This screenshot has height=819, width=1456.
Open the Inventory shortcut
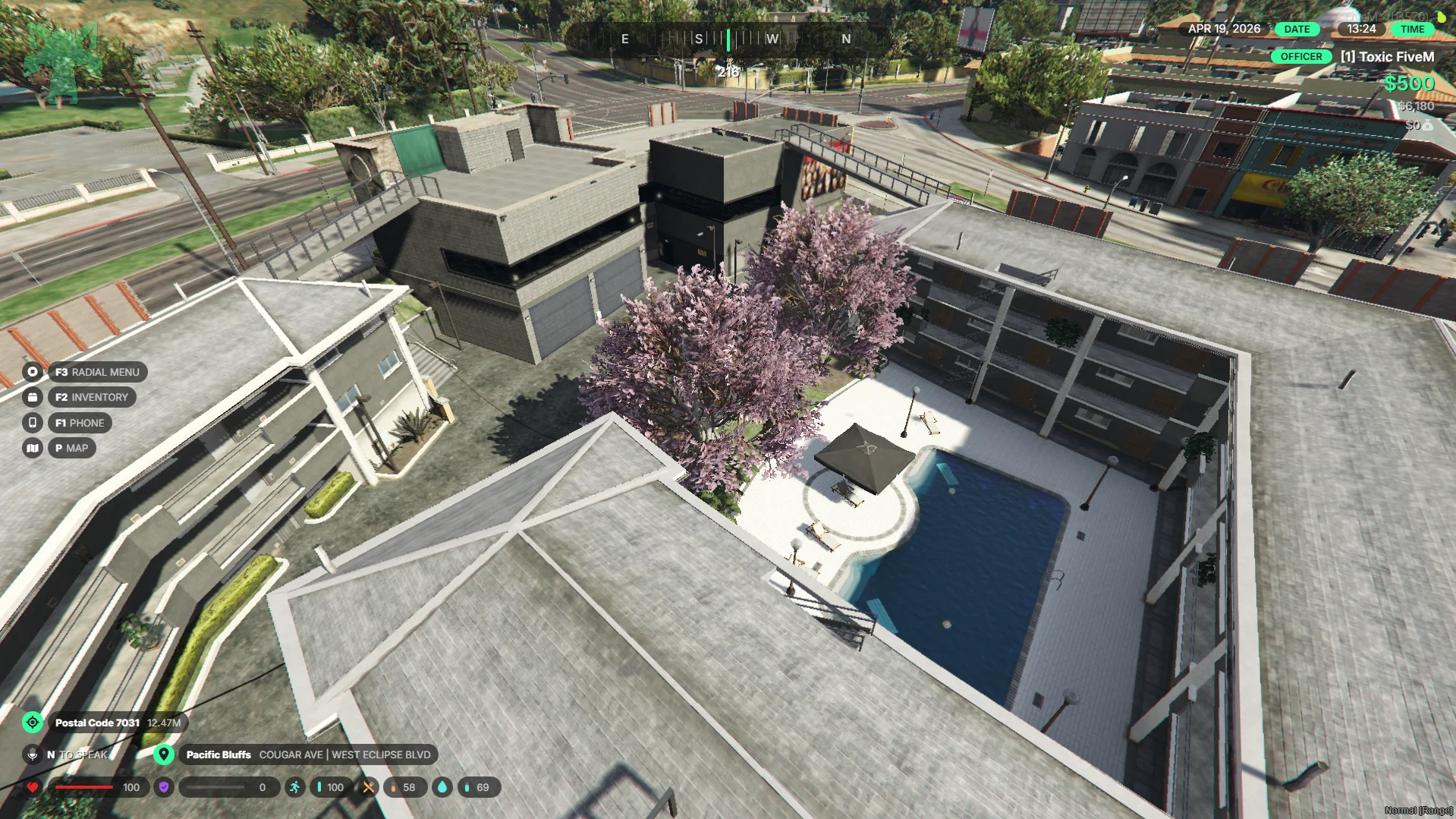tap(91, 397)
